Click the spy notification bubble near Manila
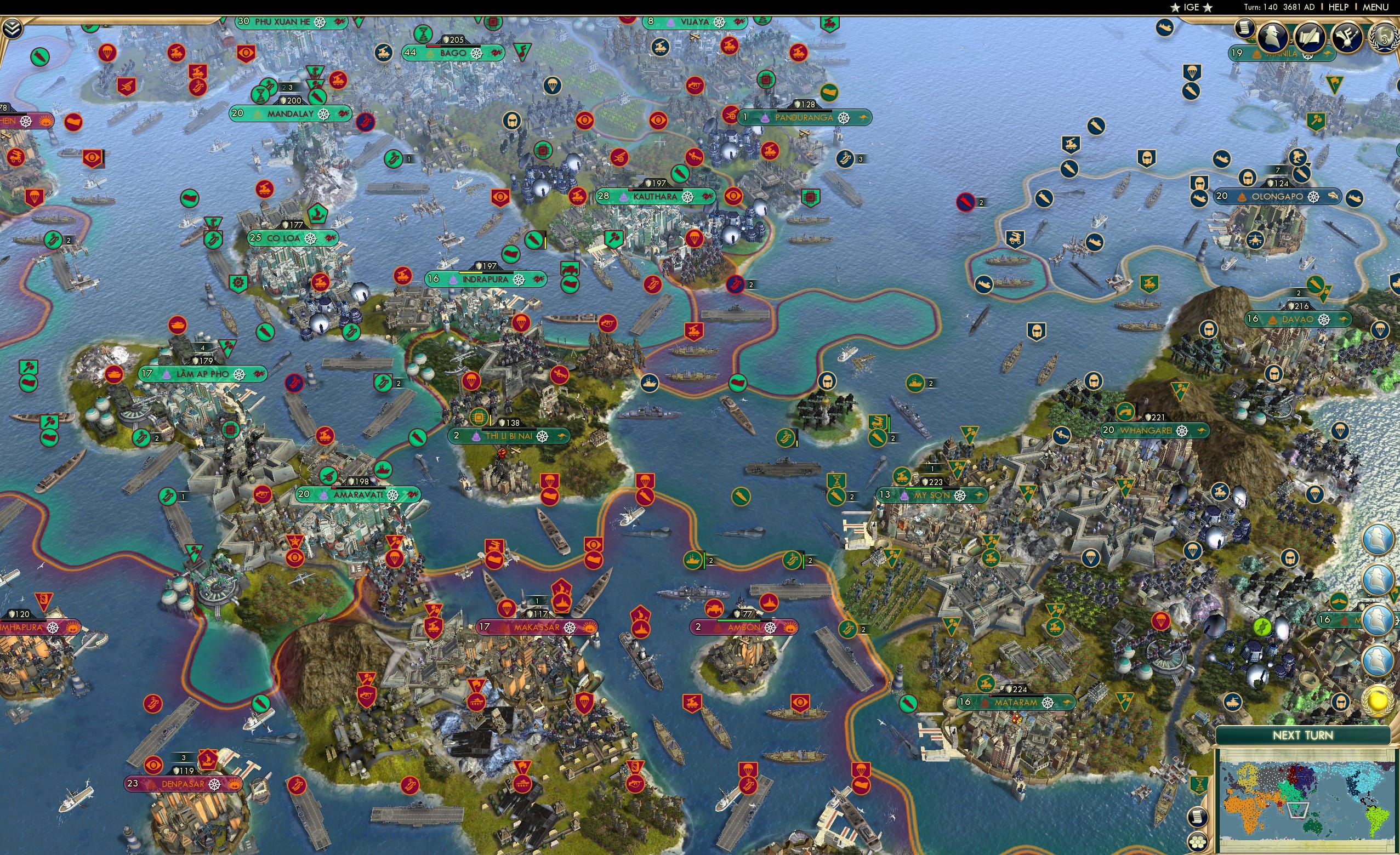Image resolution: width=1400 pixels, height=855 pixels. [1273, 37]
